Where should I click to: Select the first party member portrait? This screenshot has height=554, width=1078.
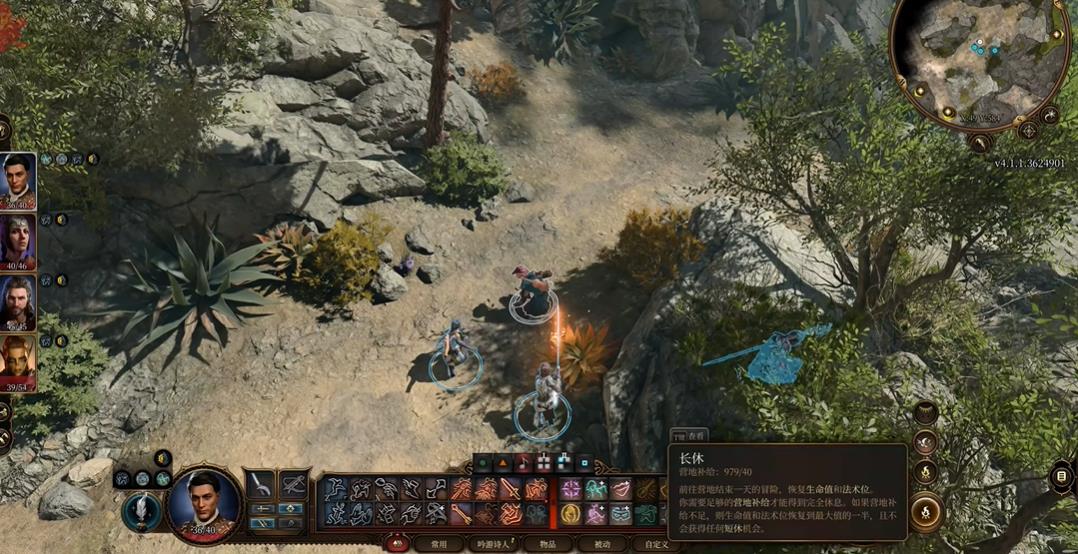18,179
